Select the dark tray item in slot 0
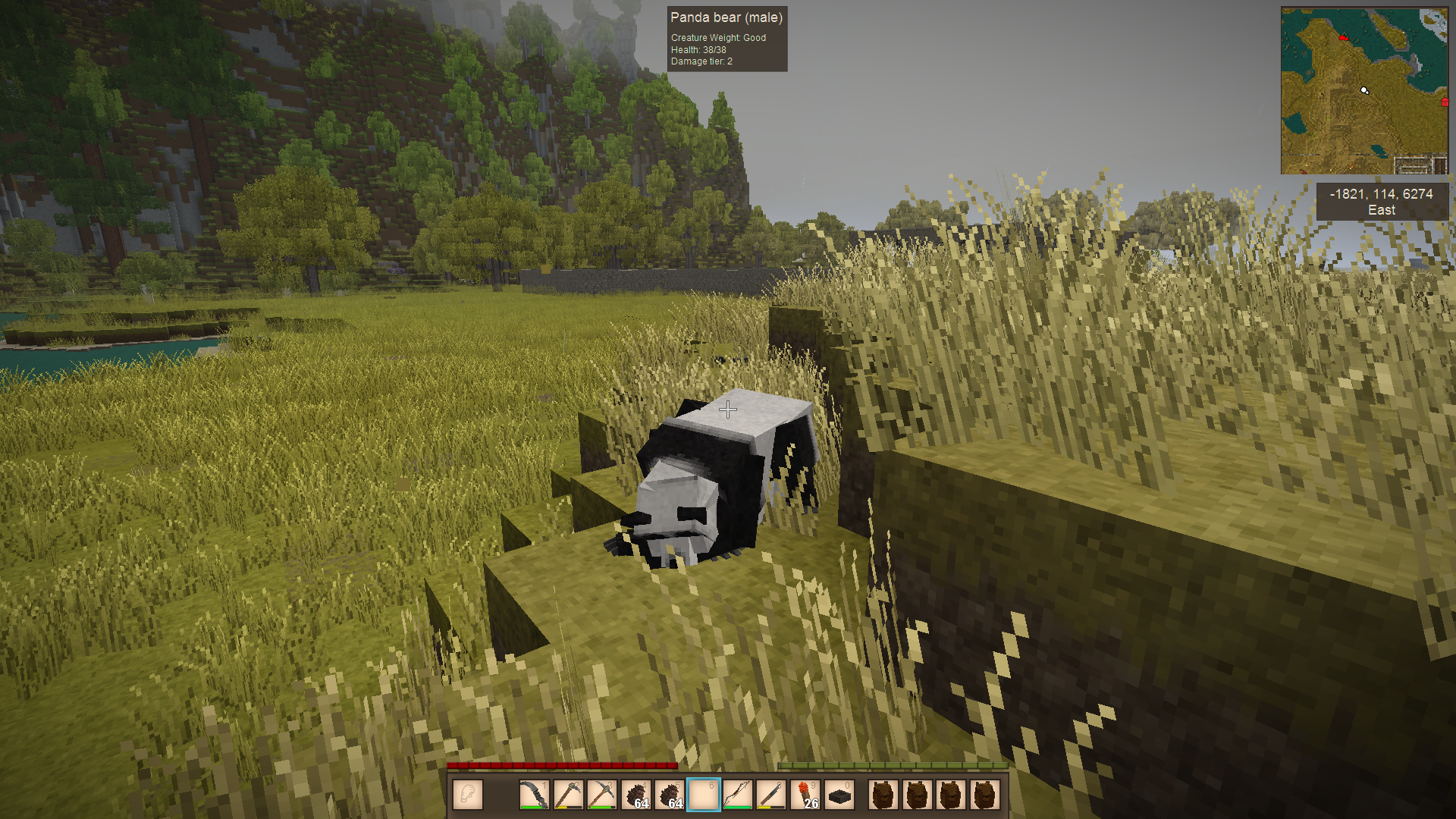The width and height of the screenshot is (1456, 819). (839, 795)
